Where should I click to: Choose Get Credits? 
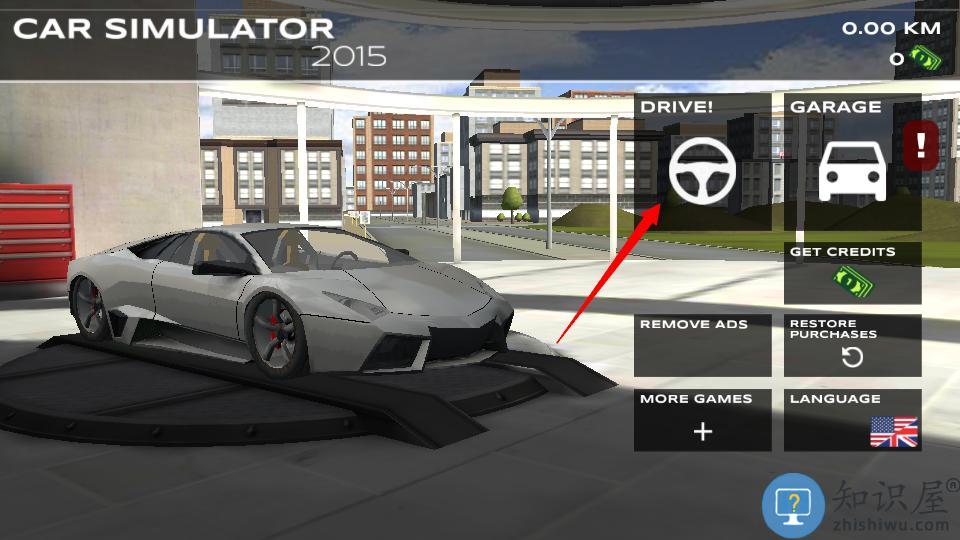pyautogui.click(x=852, y=273)
